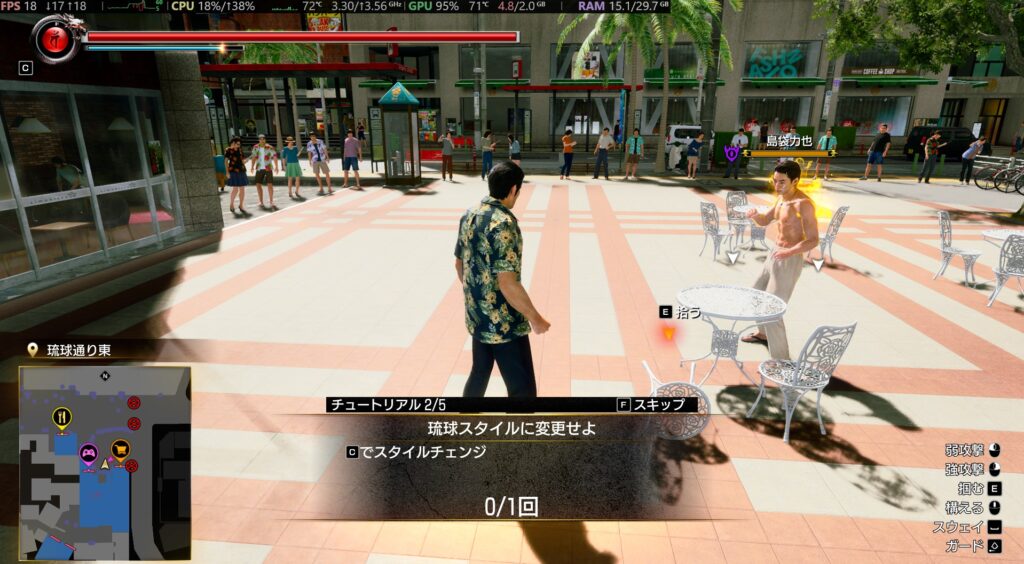Screen dimensions: 1024x564
Task: Select the pink game controller marker on minimap
Action: (x=88, y=453)
